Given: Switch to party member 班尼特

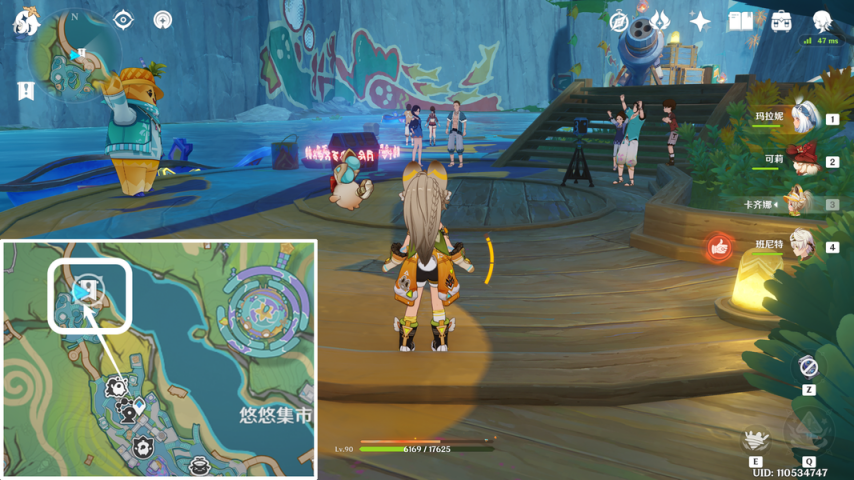Looking at the screenshot, I should click(x=801, y=246).
